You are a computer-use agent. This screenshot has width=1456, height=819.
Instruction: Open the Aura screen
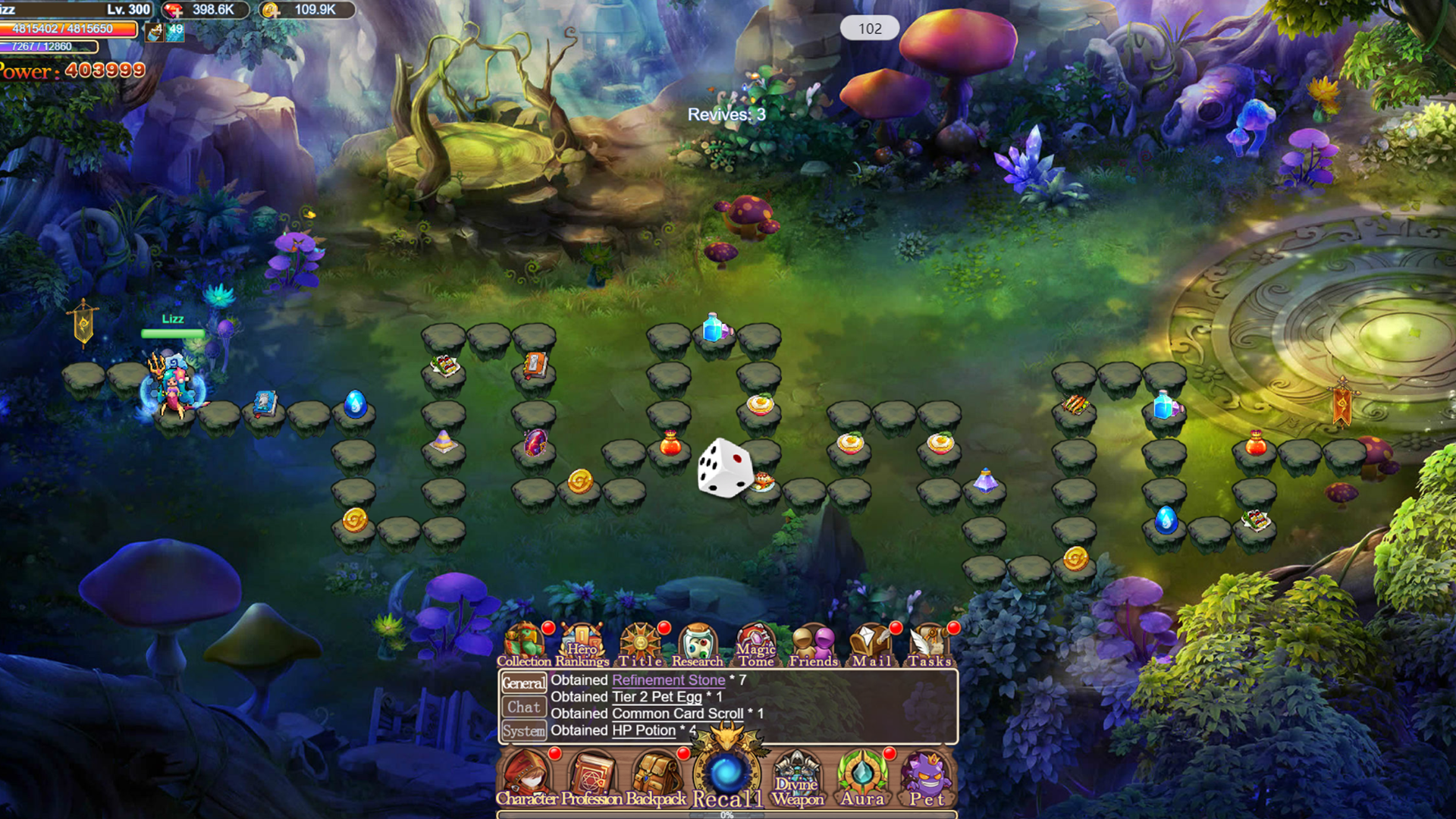(861, 777)
